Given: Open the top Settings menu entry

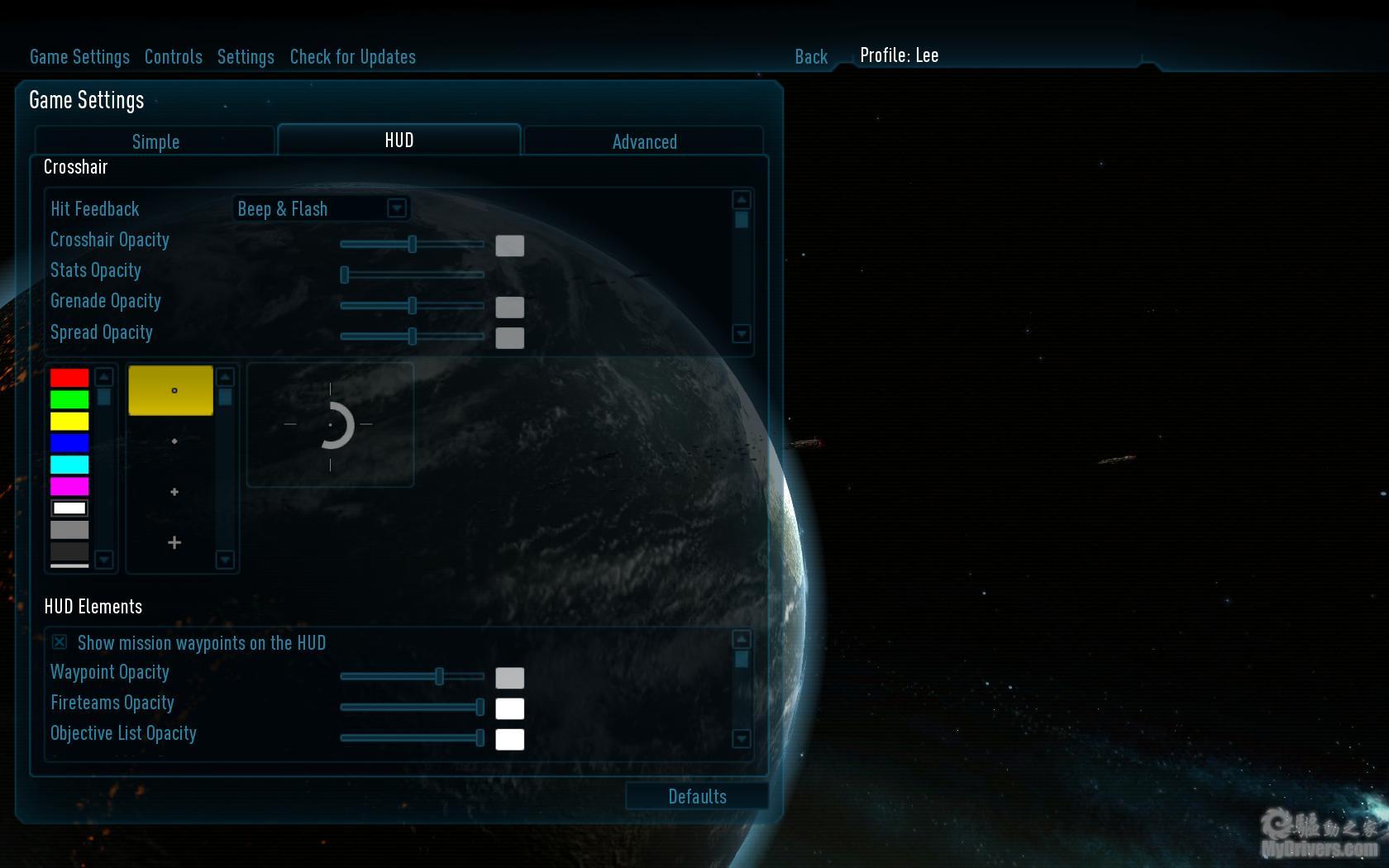Looking at the screenshot, I should point(246,57).
